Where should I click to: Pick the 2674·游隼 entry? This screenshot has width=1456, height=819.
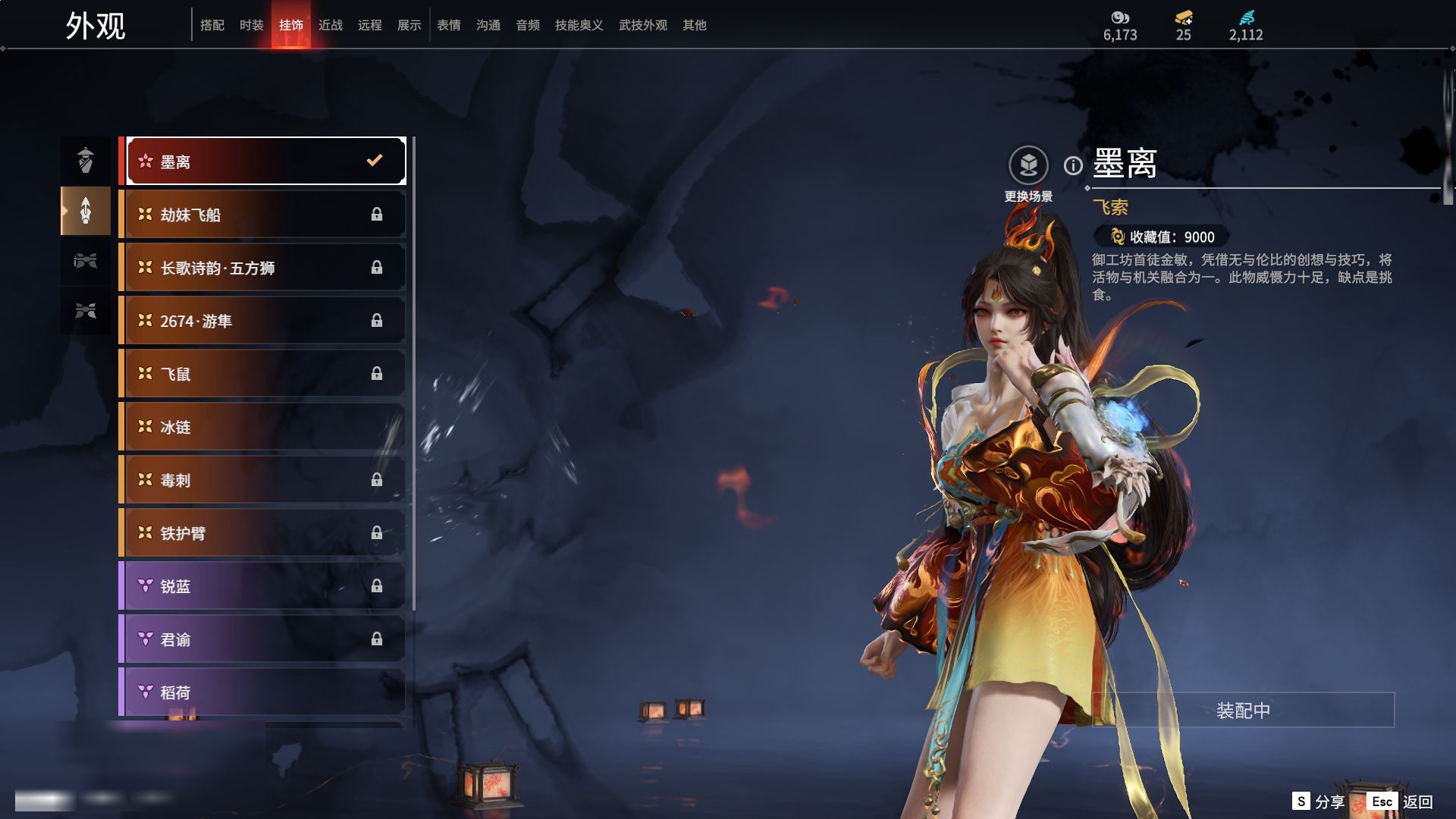[265, 321]
